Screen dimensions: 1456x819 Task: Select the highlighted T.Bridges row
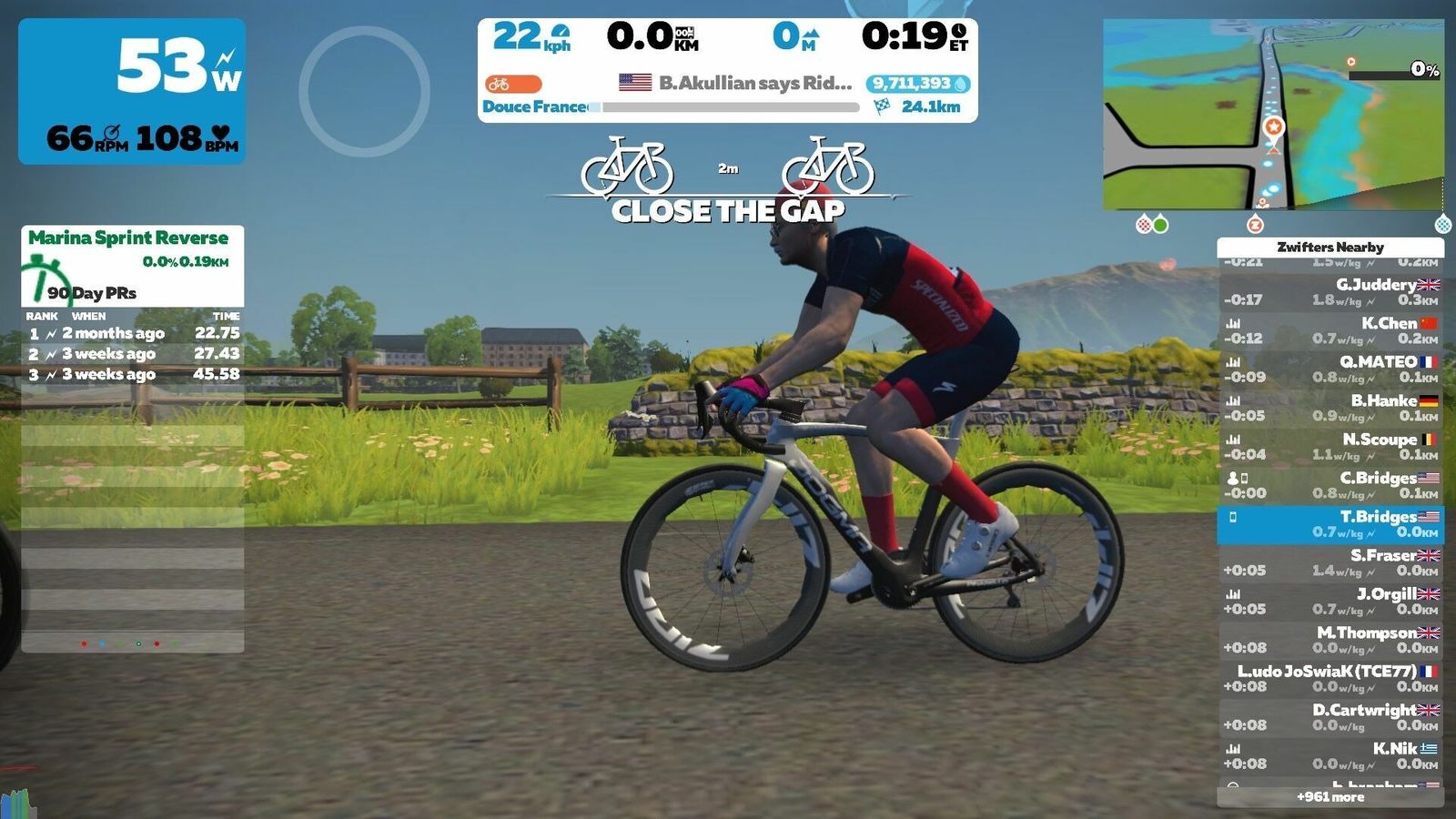click(x=1330, y=524)
